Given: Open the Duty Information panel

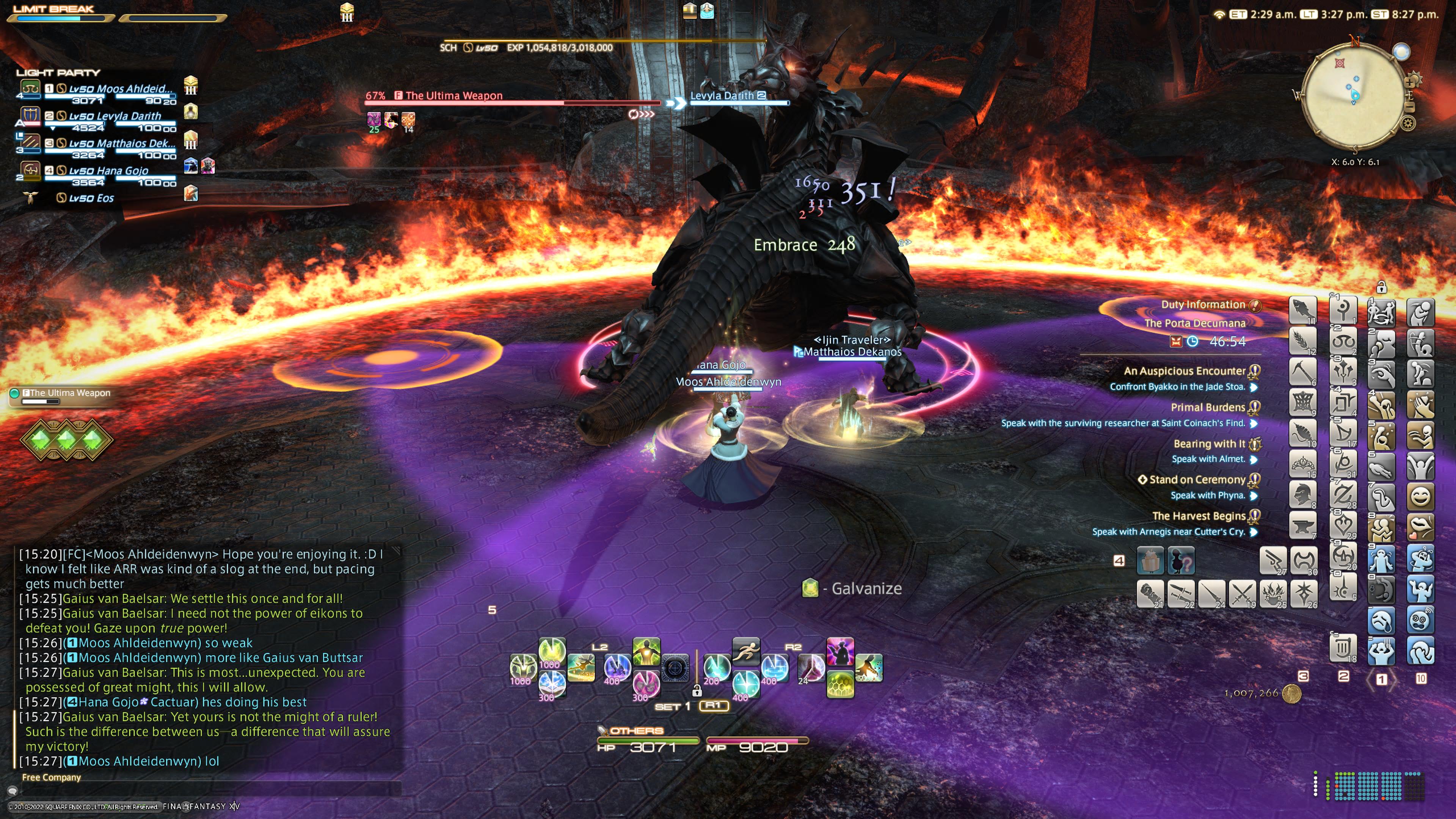Looking at the screenshot, I should click(x=1203, y=304).
